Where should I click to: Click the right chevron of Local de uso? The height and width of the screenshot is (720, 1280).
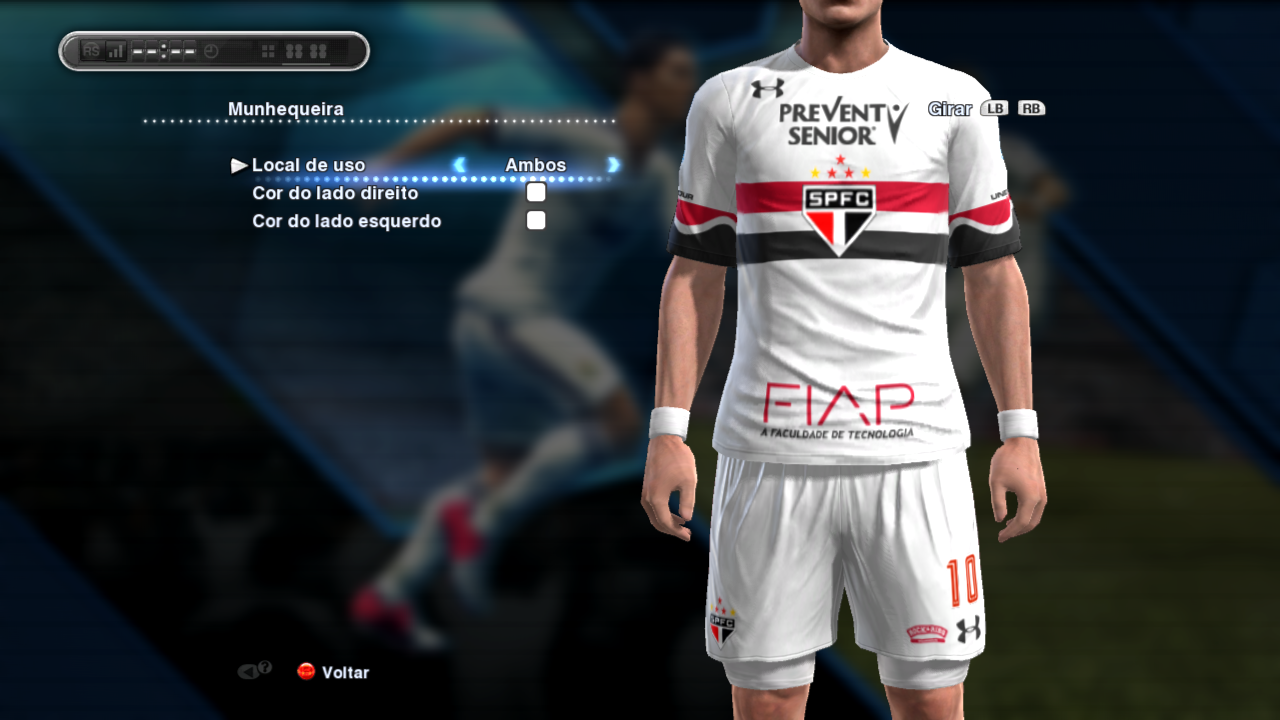click(612, 166)
